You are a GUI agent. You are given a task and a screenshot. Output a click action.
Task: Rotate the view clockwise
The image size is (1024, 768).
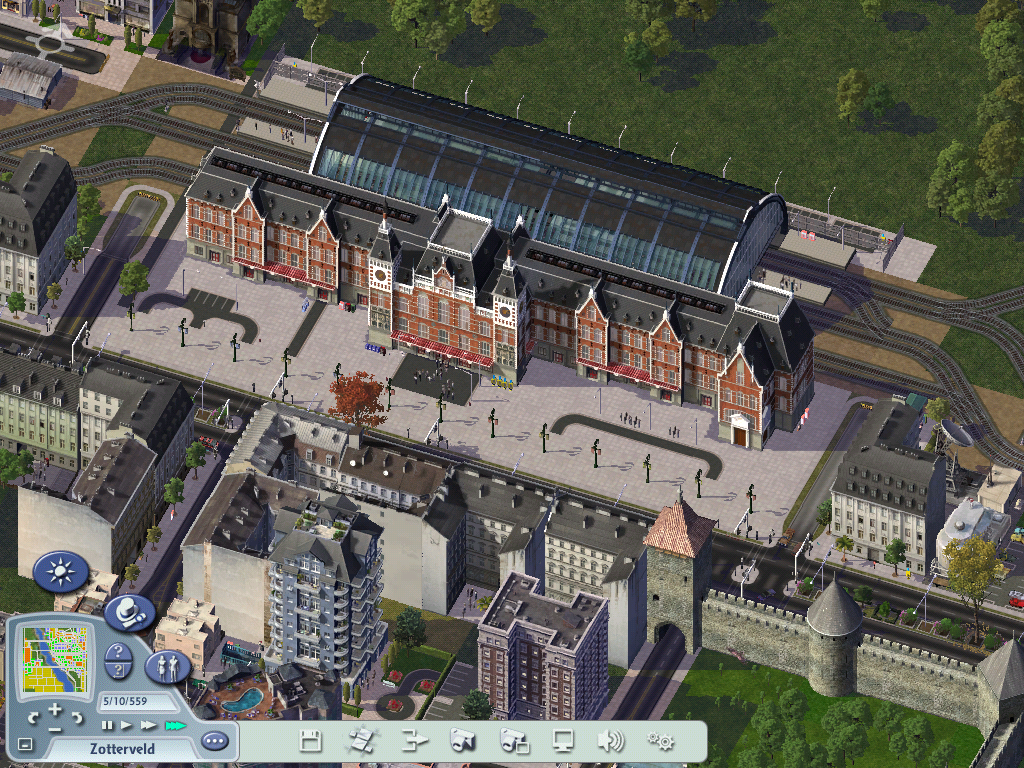coord(80,717)
